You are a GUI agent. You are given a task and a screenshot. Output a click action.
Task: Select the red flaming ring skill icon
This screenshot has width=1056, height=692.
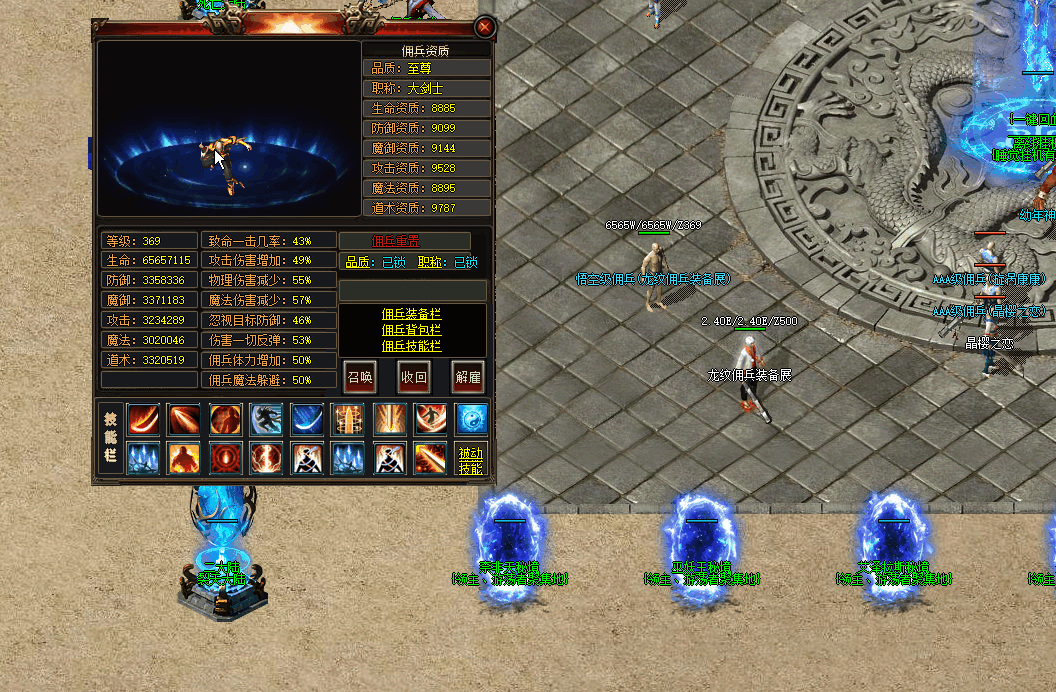pos(225,459)
